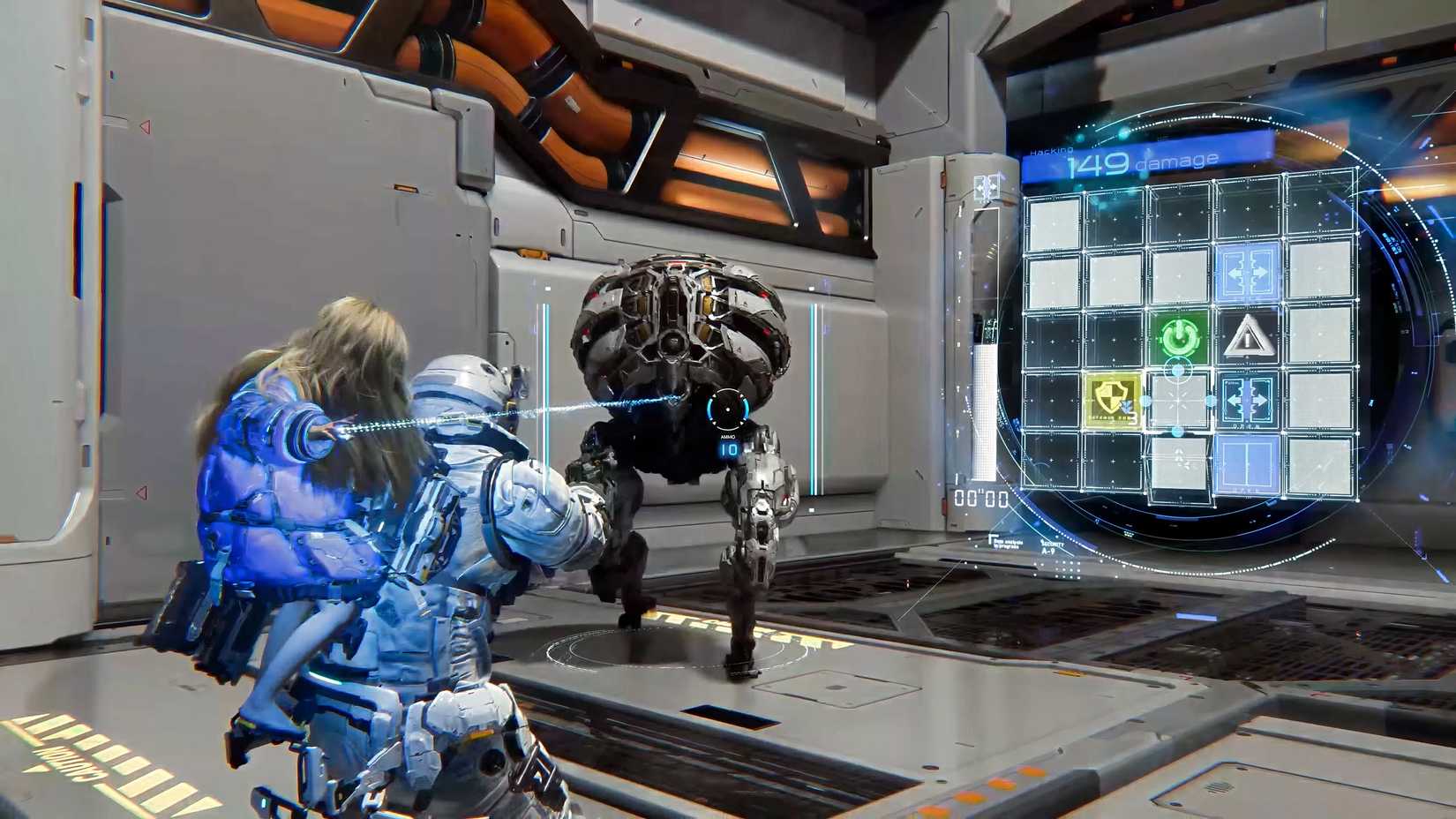This screenshot has height=819, width=1456.
Task: Select the cursor tile with crosshair
Action: pos(1179,402)
